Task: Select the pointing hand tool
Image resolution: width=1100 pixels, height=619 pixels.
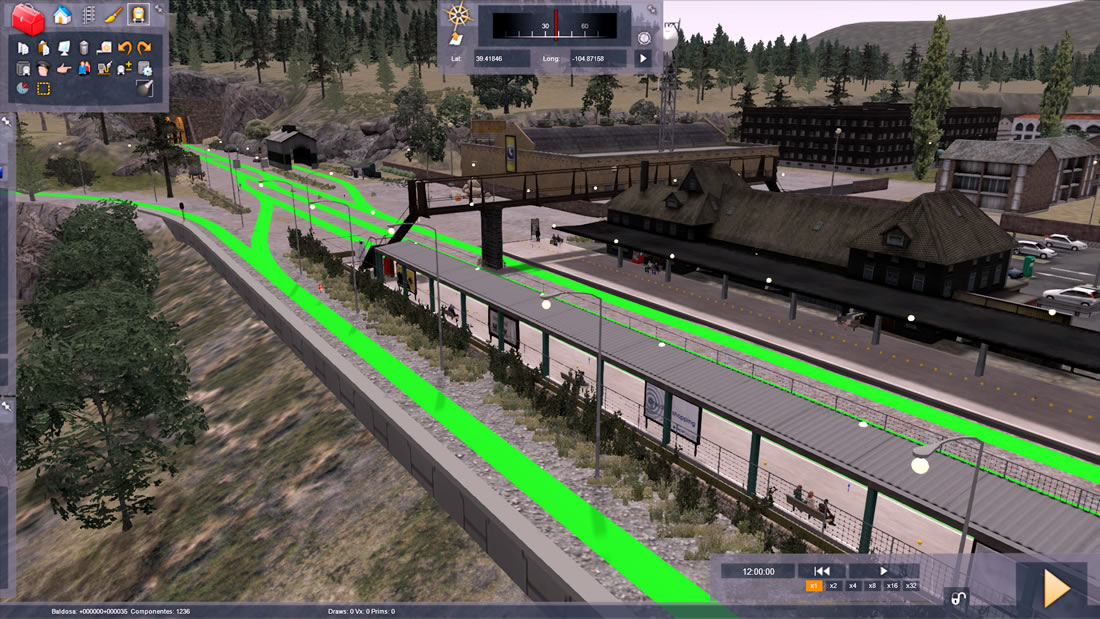Action: click(64, 68)
